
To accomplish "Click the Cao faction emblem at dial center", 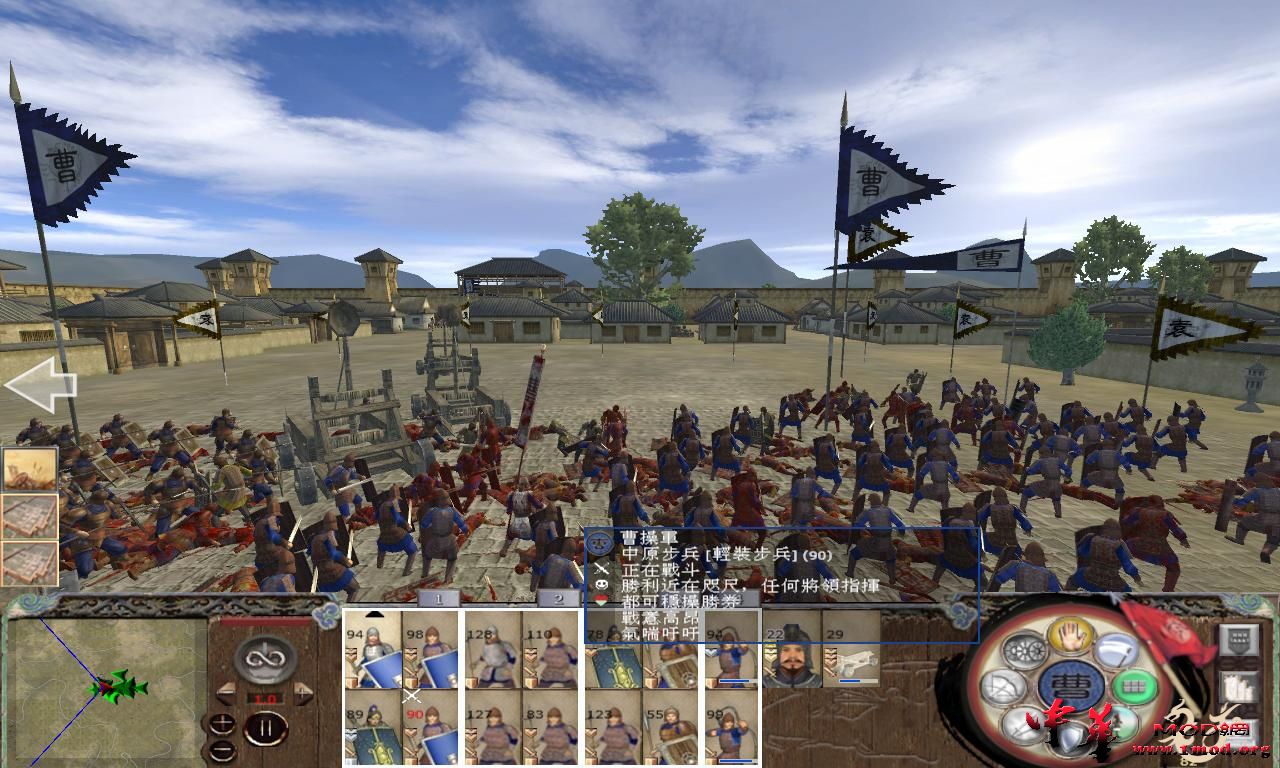I will (x=1072, y=685).
